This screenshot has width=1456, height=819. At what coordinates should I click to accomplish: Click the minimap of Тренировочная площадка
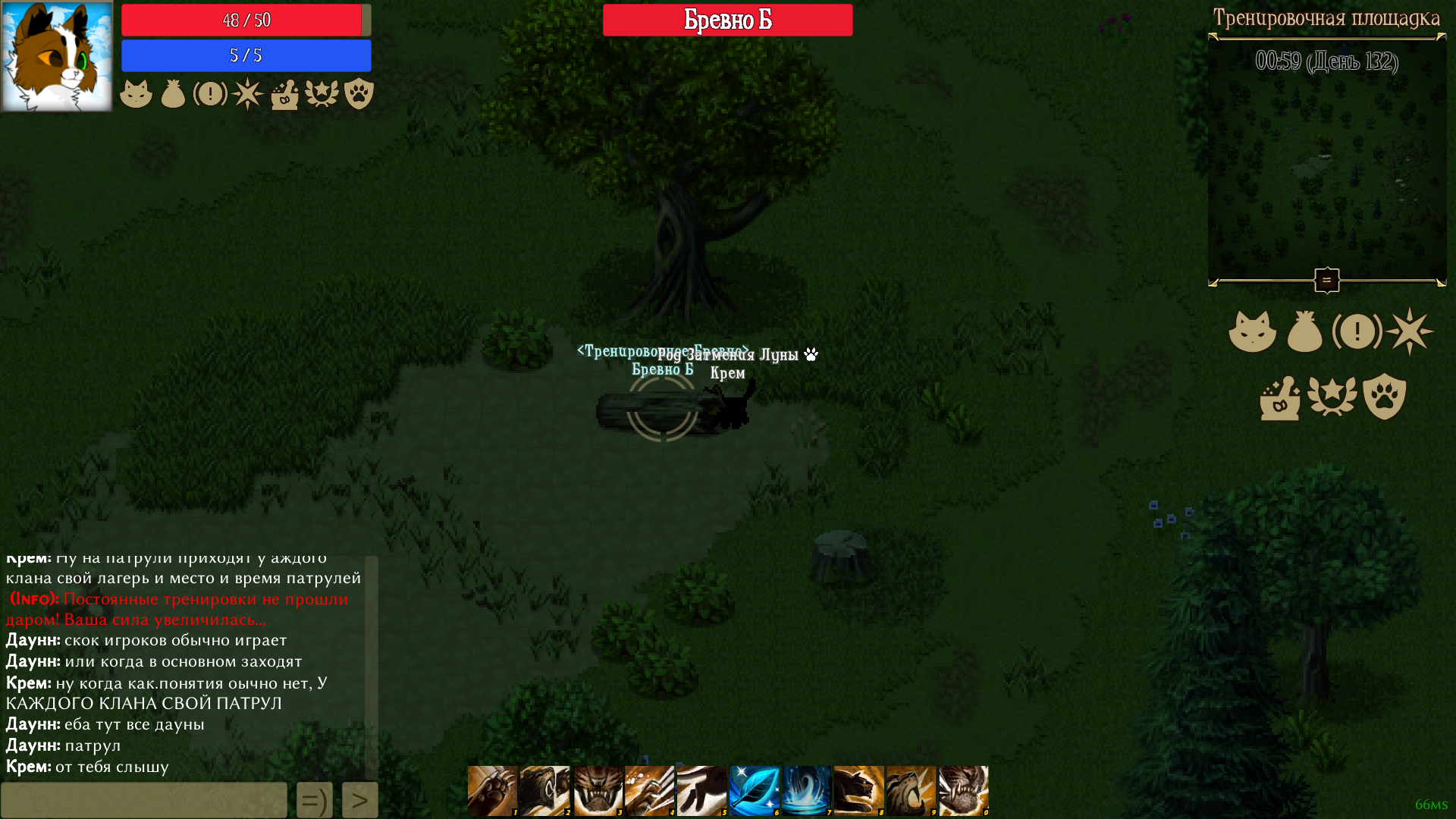1327,167
